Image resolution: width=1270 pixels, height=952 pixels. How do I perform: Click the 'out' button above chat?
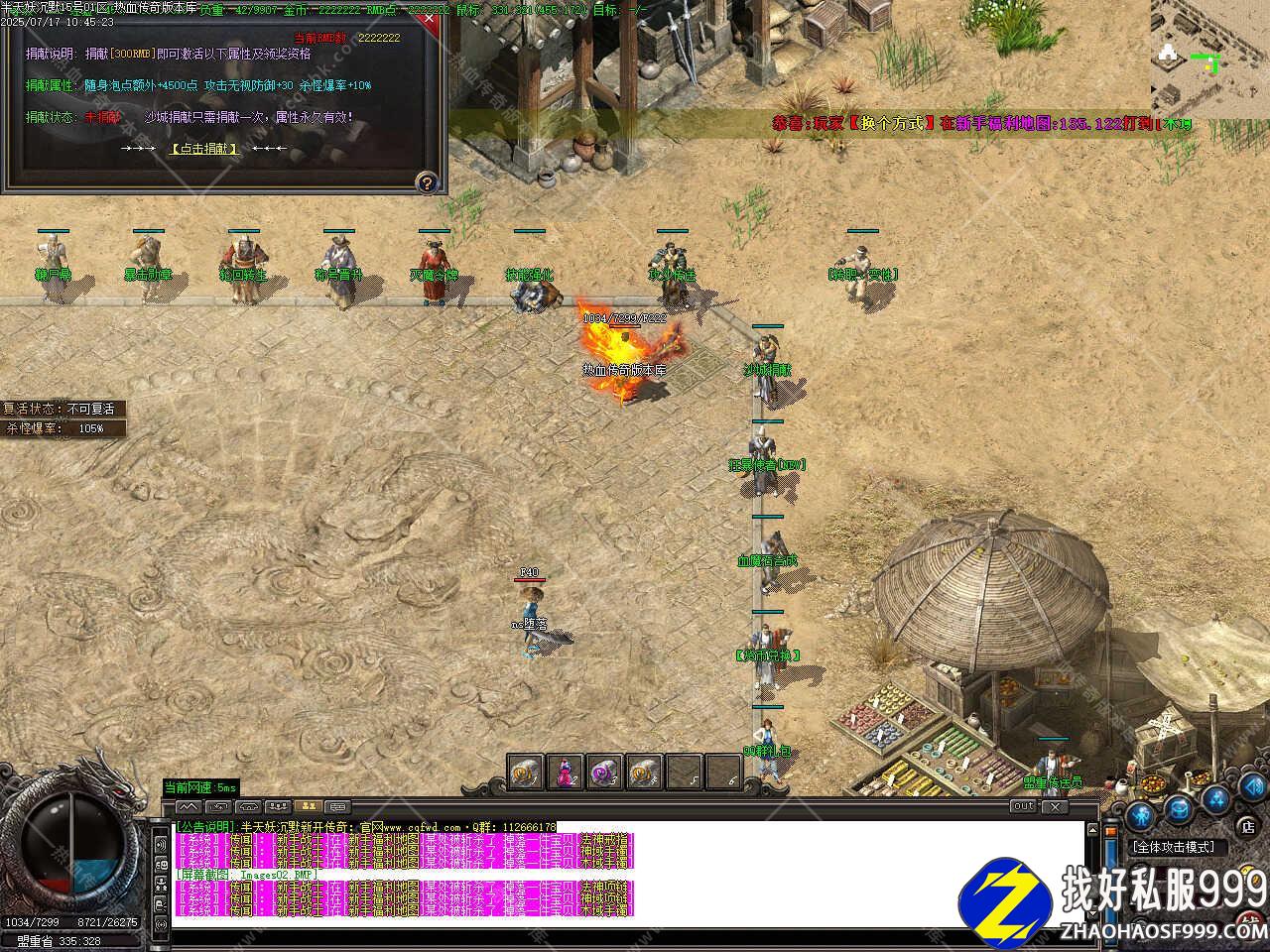(x=1023, y=807)
